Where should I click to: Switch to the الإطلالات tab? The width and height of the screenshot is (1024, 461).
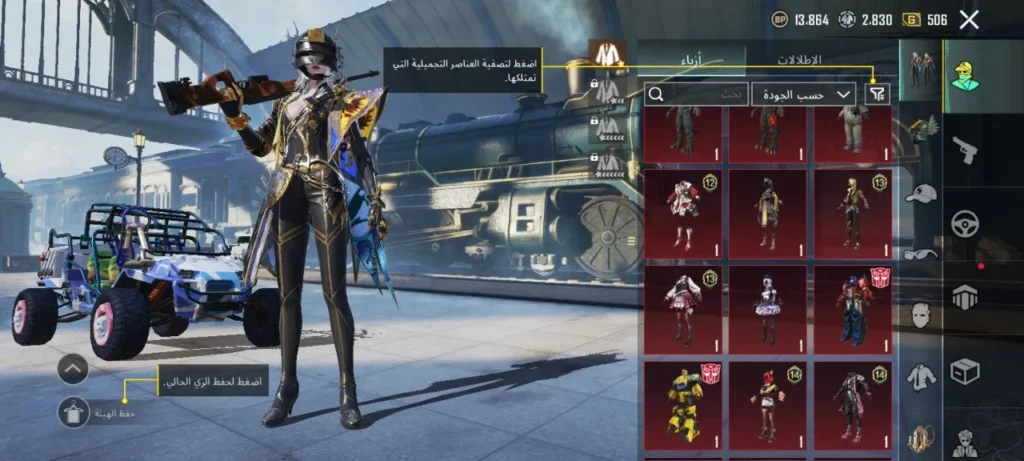point(798,59)
